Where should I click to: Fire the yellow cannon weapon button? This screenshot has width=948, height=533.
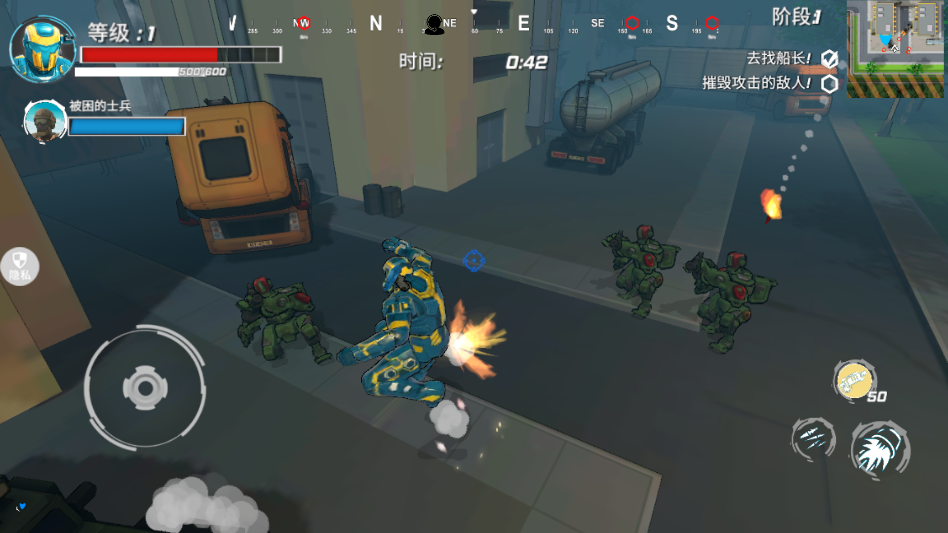pyautogui.click(x=854, y=381)
